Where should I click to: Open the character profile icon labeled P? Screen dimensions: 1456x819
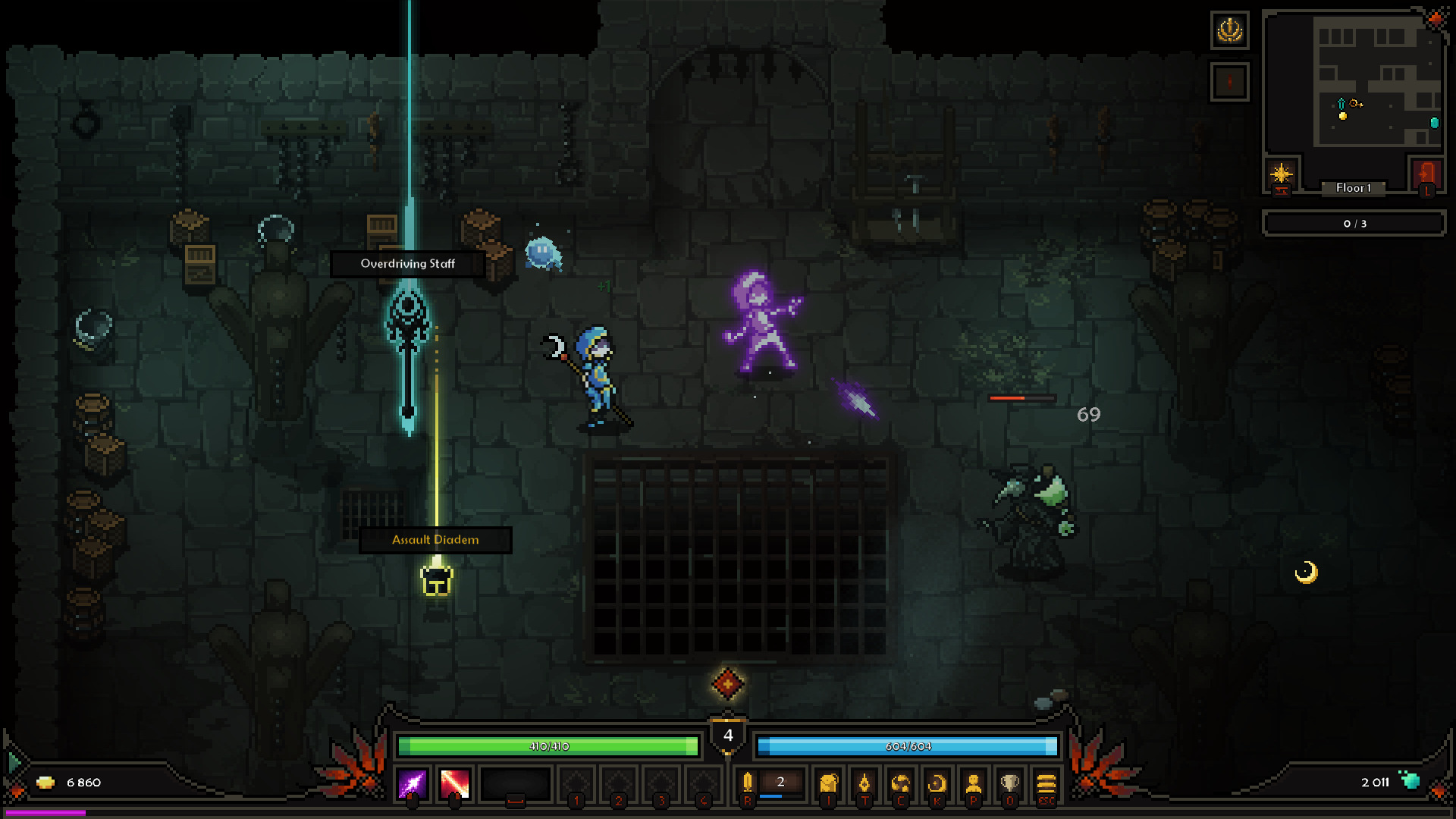point(974,786)
